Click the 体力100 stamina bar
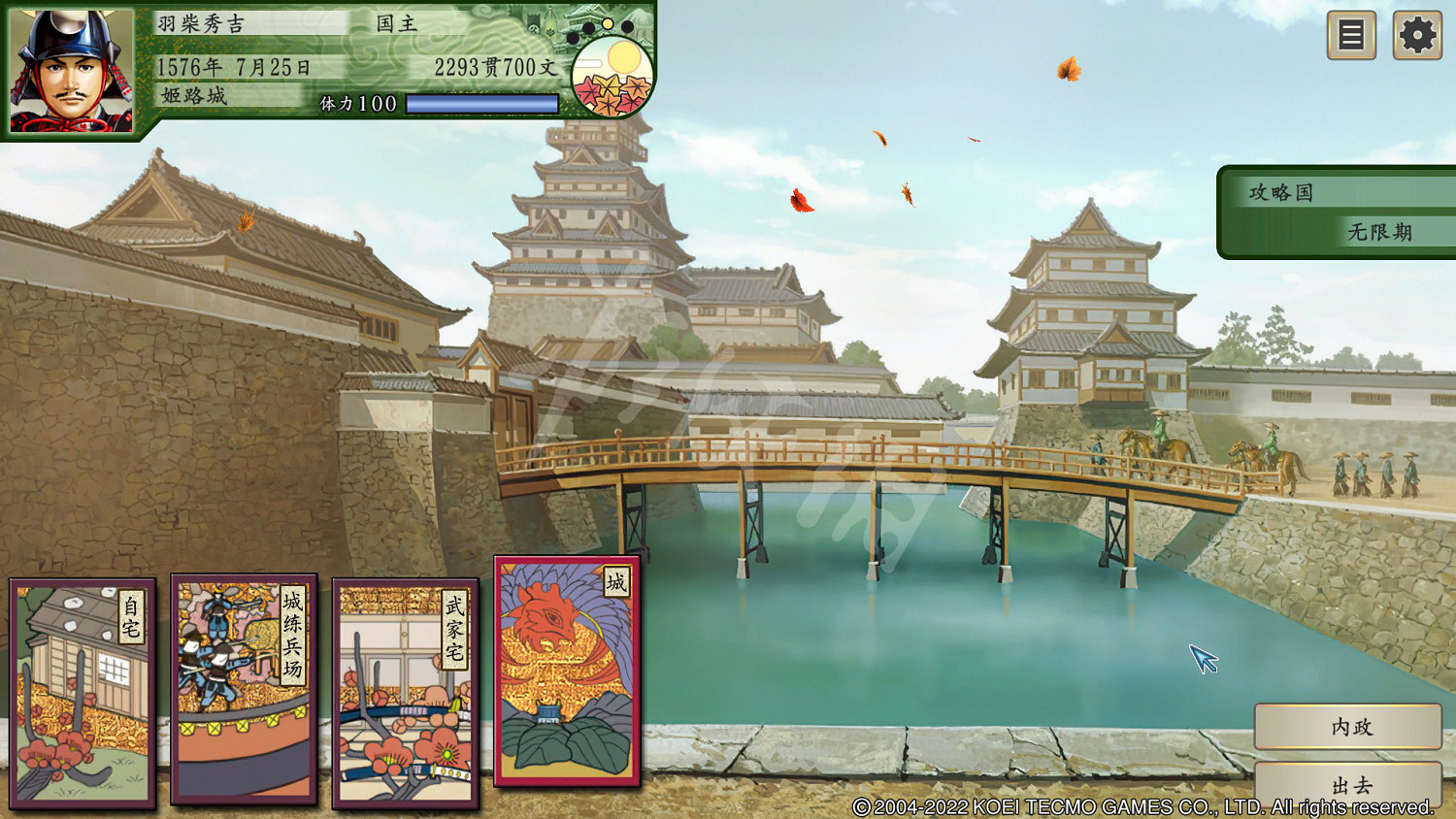 pos(482,102)
